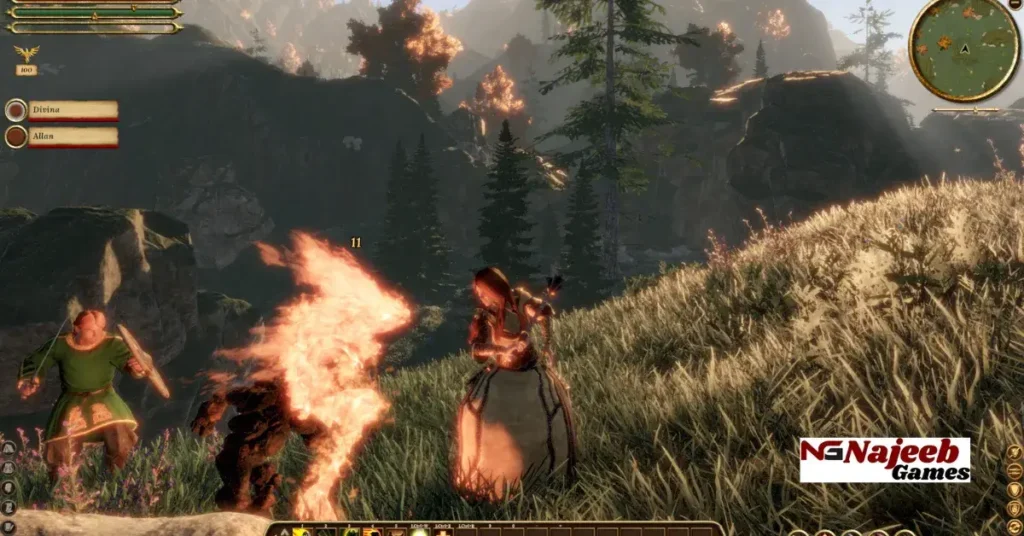Screen dimensions: 1024x536
Task: Click the Najeeb Games watermark logo
Action: tap(884, 460)
